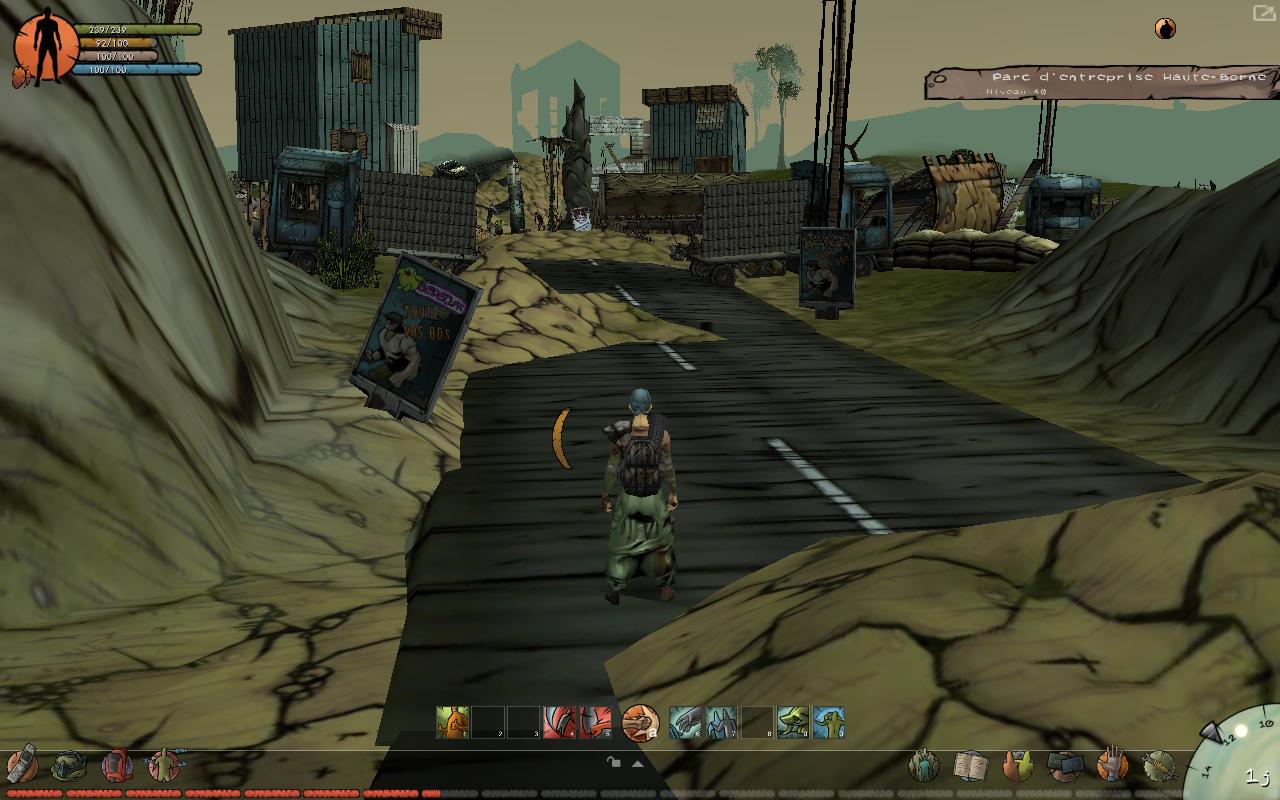Open the phone menu icon
This screenshot has width=1280, height=800.
coord(23,765)
